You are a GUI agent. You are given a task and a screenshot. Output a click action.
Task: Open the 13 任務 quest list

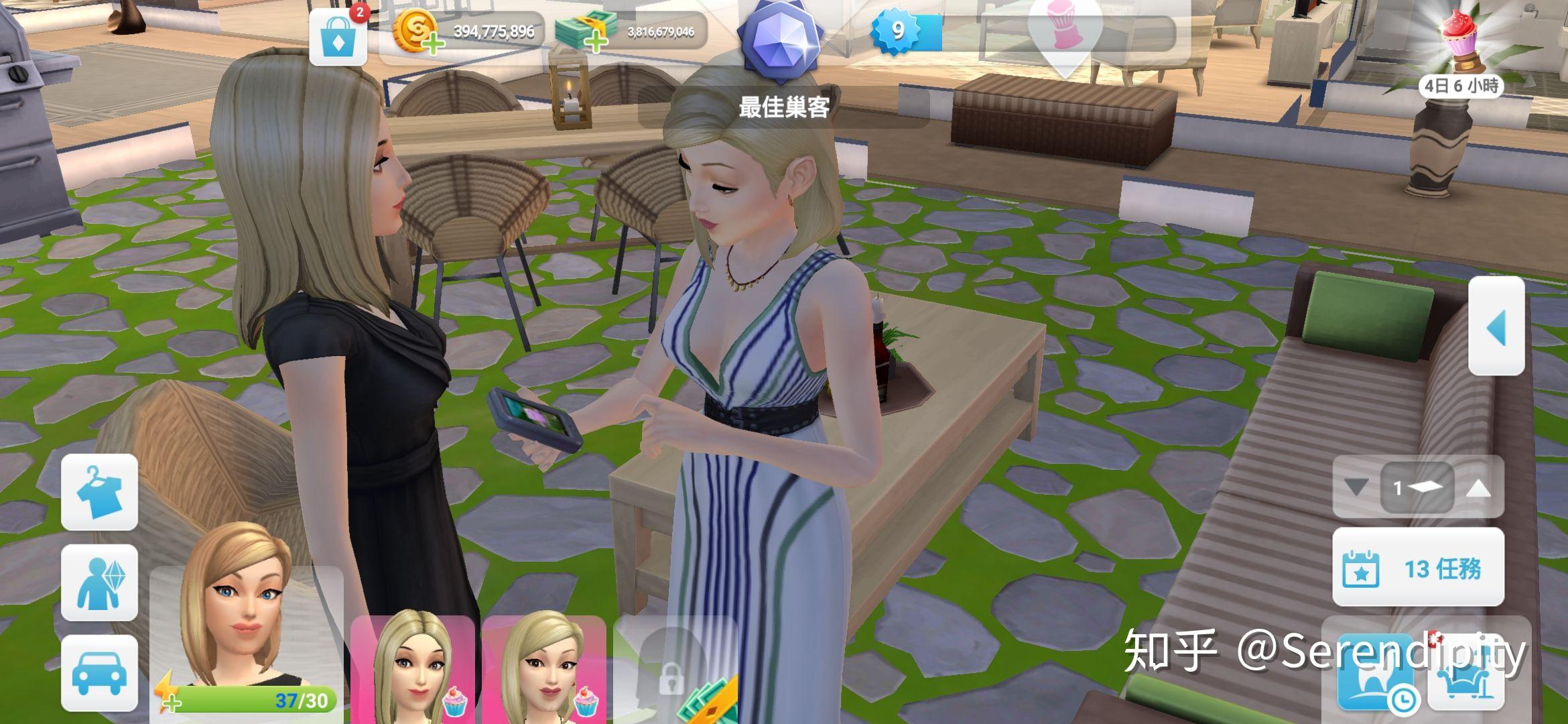pyautogui.click(x=1418, y=568)
